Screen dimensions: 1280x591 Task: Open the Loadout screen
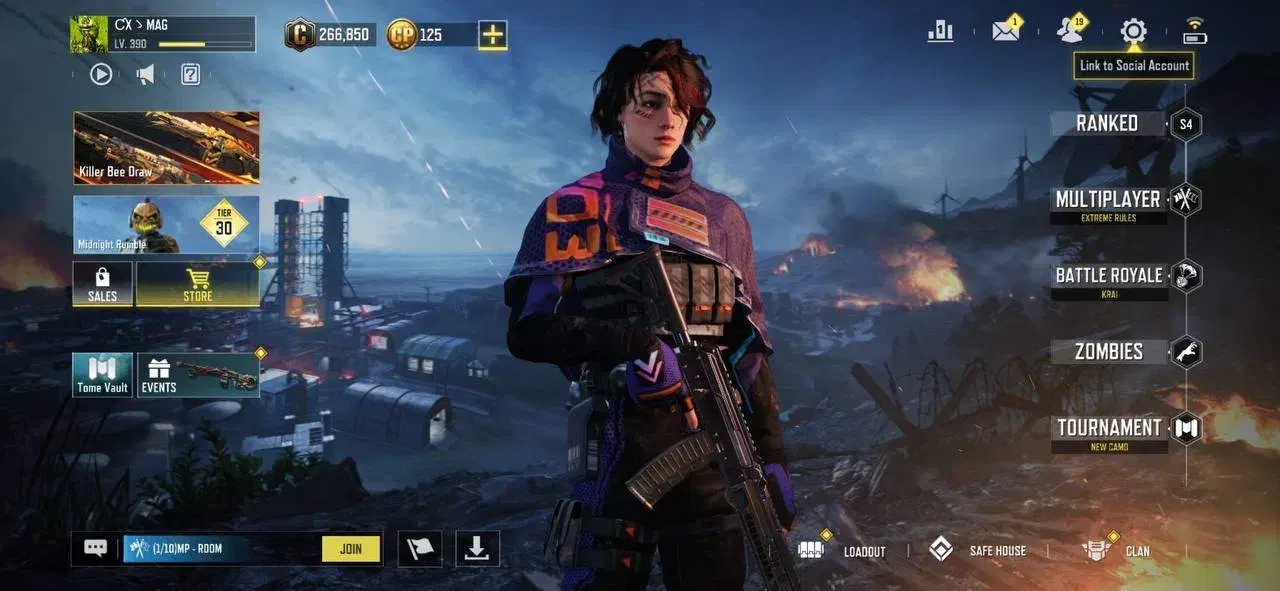pyautogui.click(x=842, y=551)
